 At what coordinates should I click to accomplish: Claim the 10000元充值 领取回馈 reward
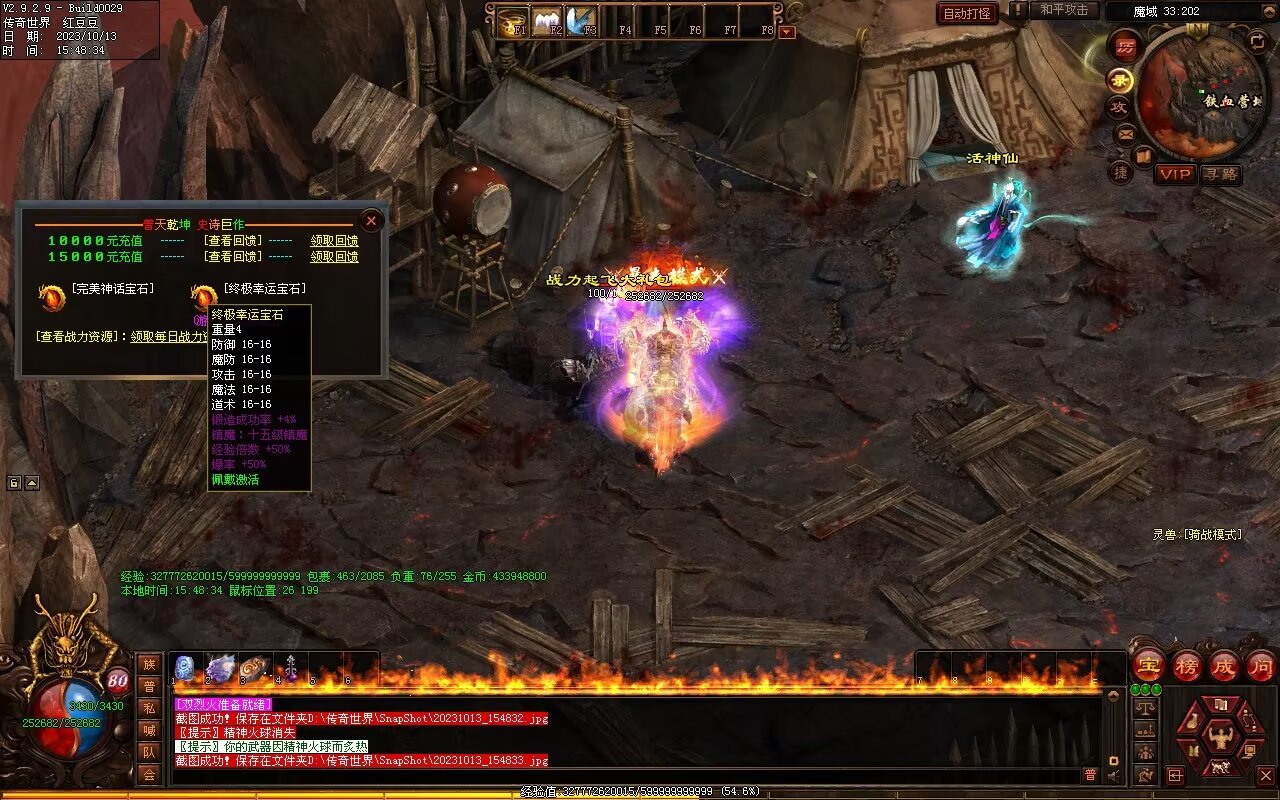click(x=334, y=241)
